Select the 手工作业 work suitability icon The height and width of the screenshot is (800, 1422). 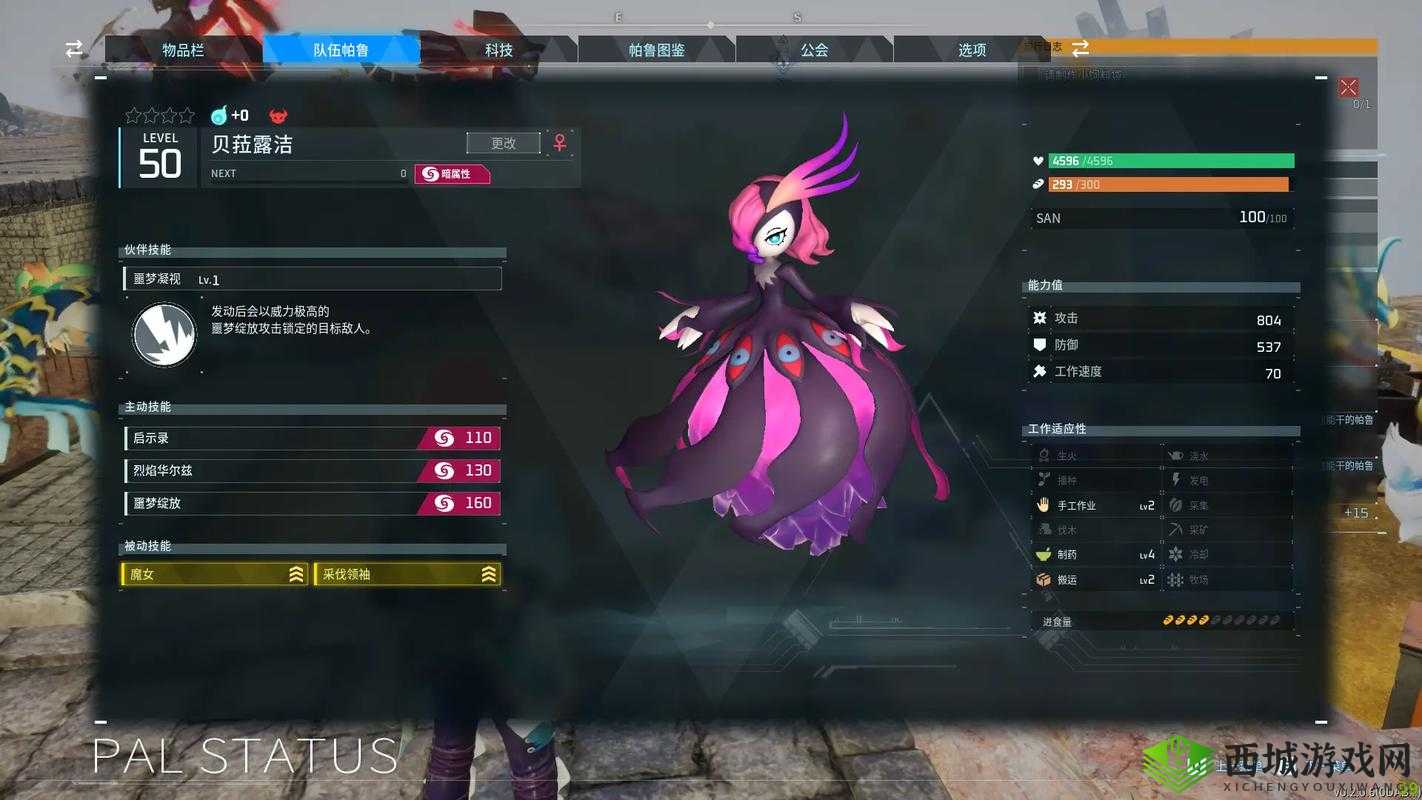tap(1043, 505)
